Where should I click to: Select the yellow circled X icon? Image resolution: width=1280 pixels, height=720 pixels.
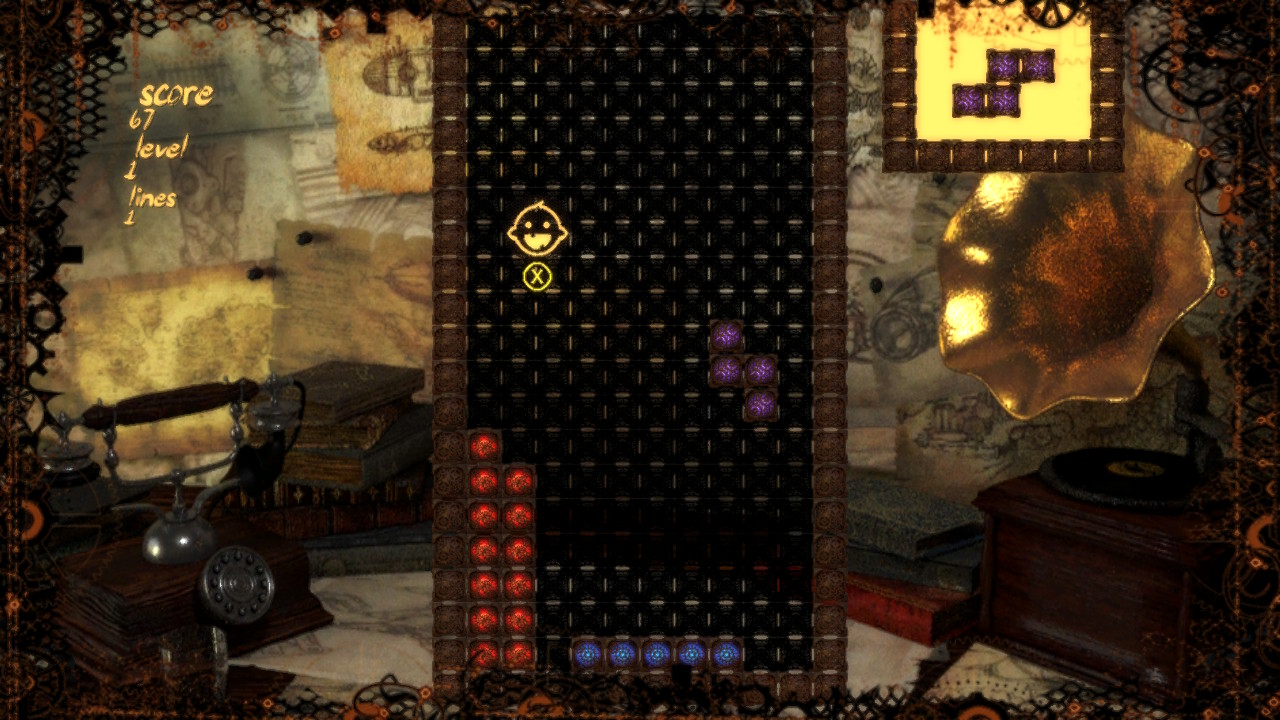click(538, 274)
